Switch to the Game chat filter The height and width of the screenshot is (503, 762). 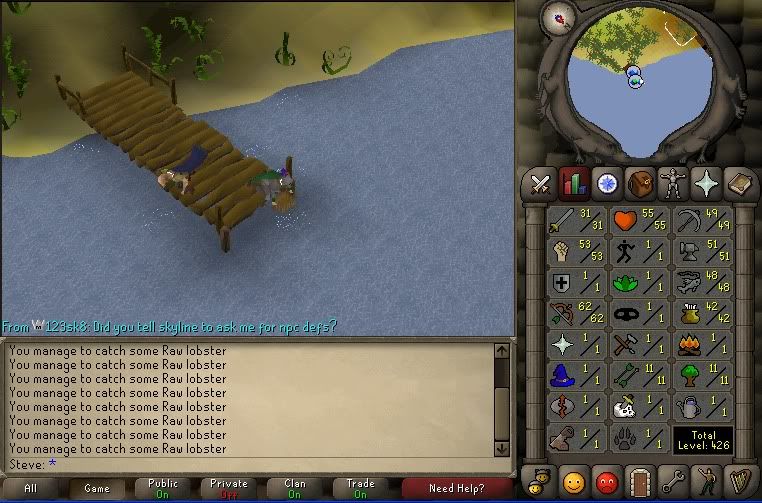[x=97, y=489]
